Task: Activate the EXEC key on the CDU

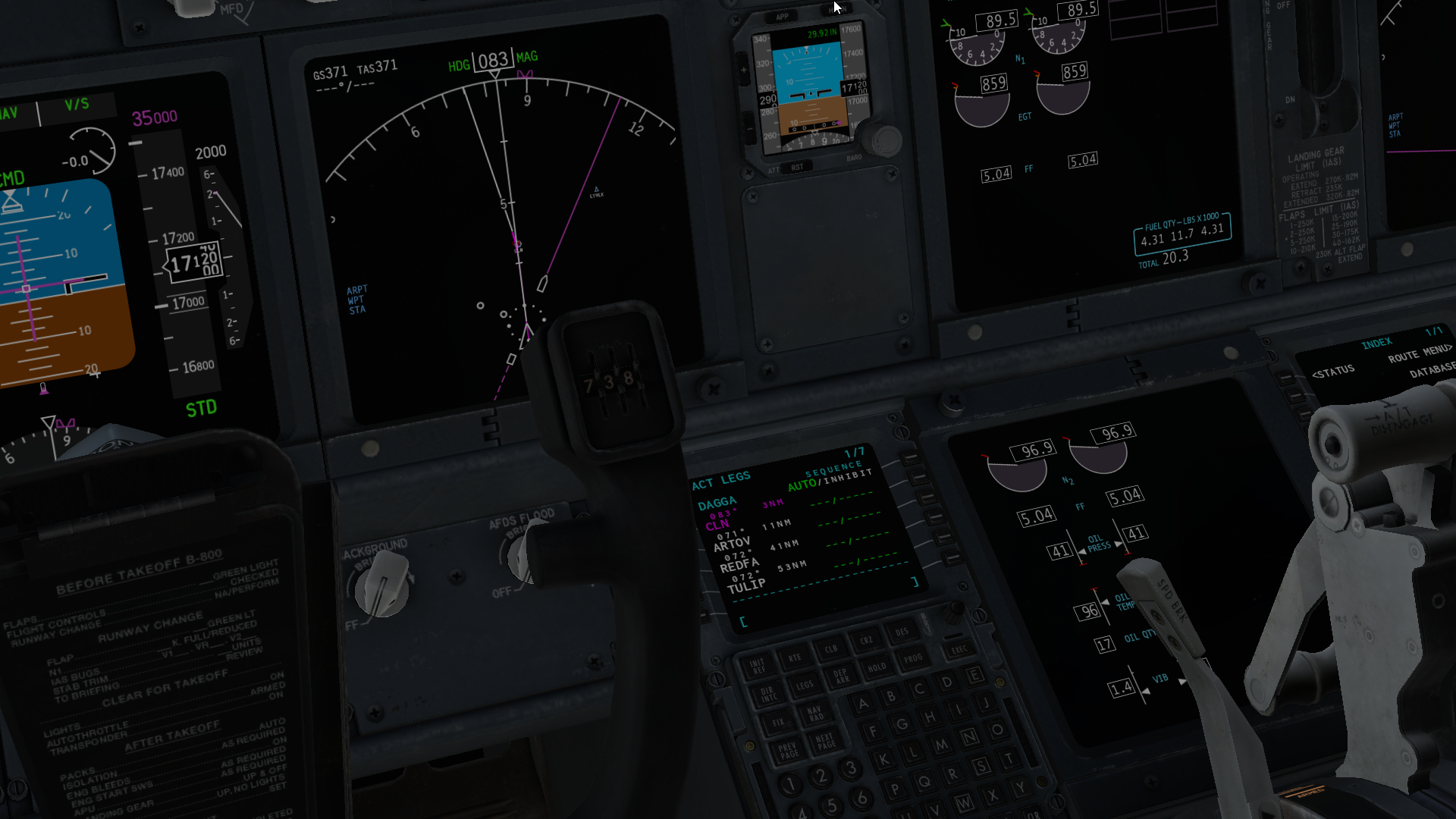Action: pyautogui.click(x=959, y=650)
